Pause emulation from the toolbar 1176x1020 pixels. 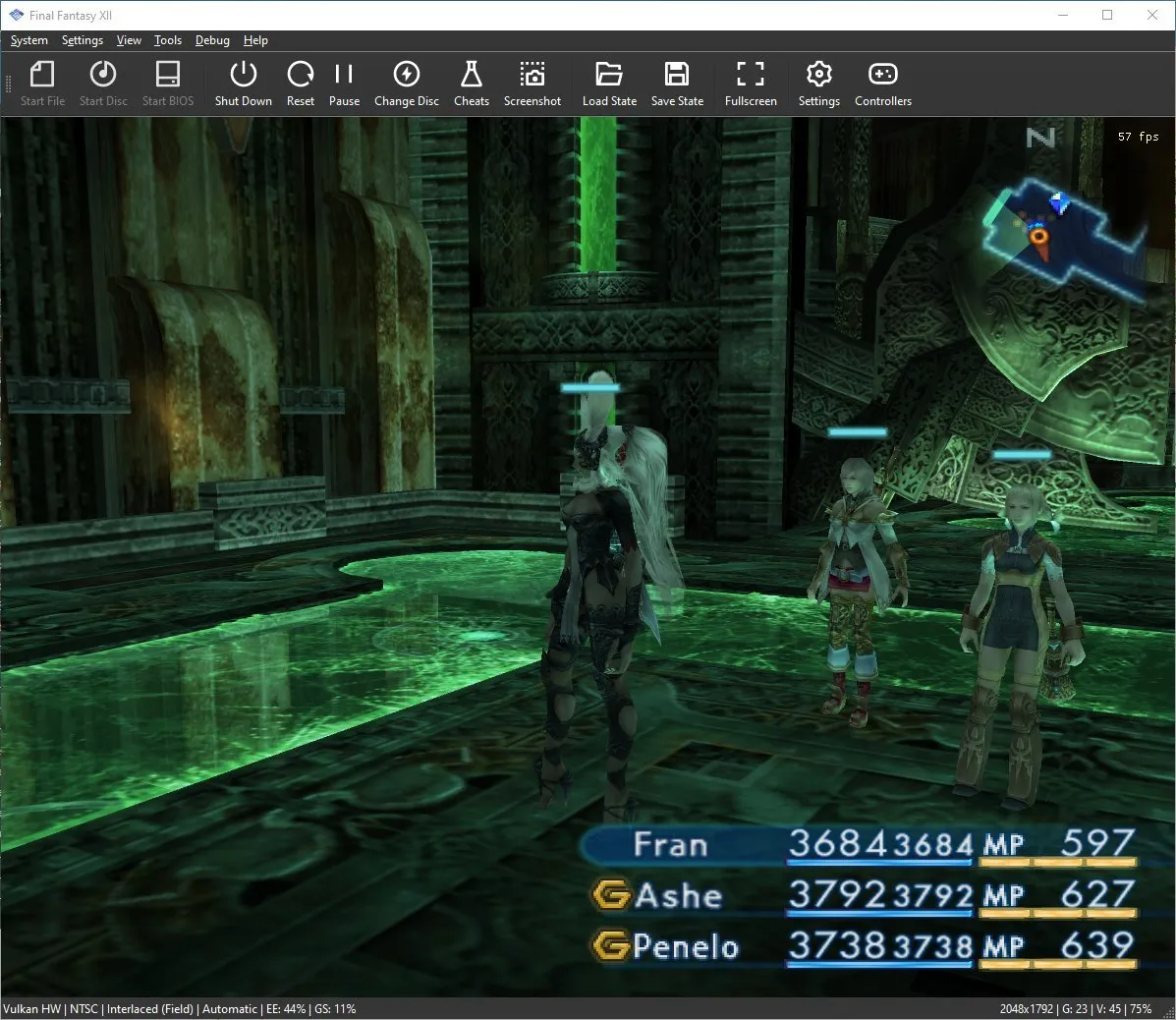[344, 84]
